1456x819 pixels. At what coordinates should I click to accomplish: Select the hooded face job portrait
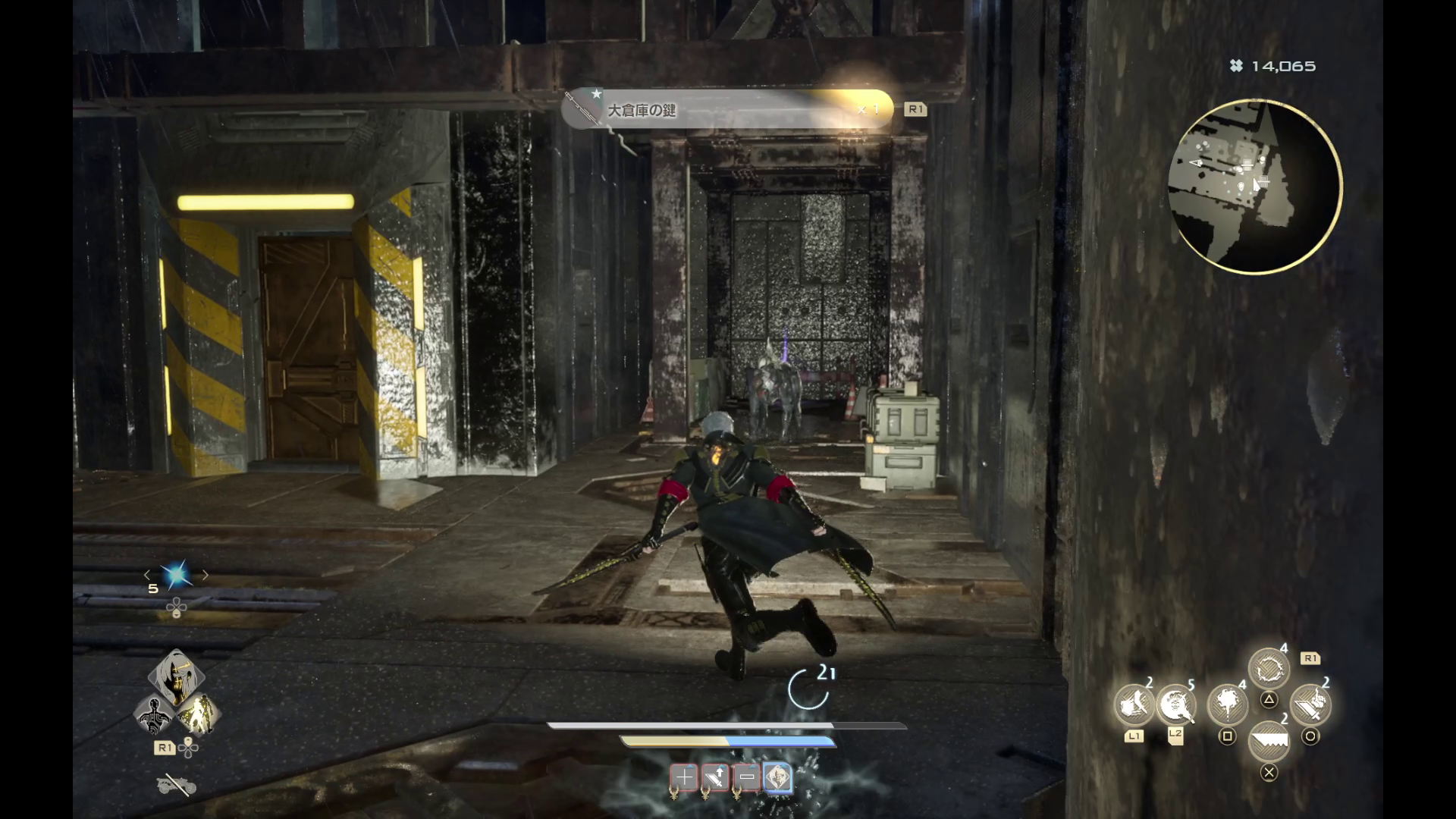pyautogui.click(x=176, y=677)
